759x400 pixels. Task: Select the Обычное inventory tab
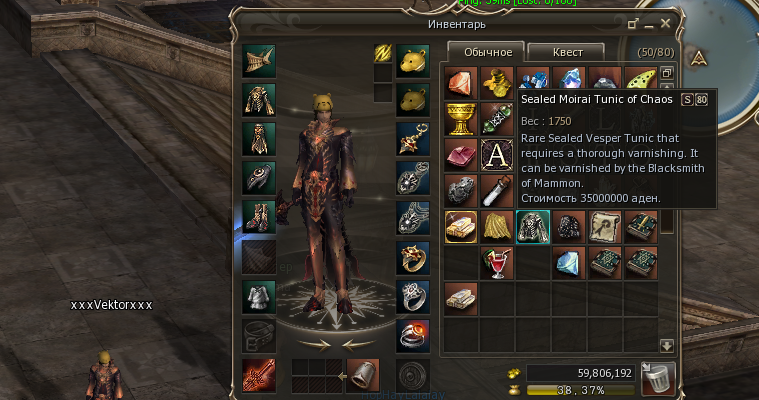pyautogui.click(x=485, y=52)
